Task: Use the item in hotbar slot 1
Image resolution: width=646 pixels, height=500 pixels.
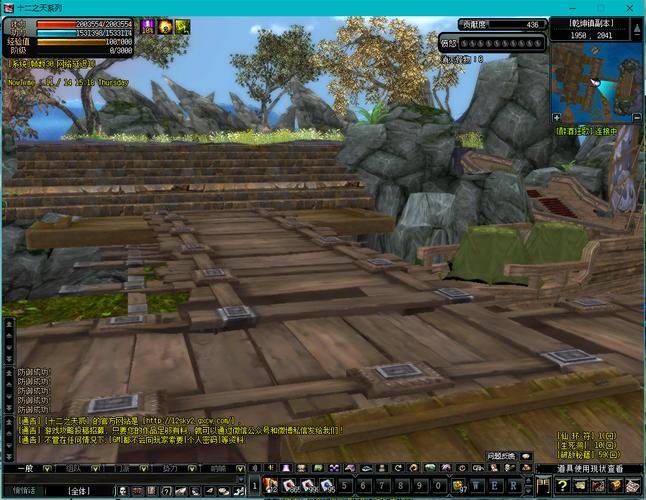Action: coord(271,486)
